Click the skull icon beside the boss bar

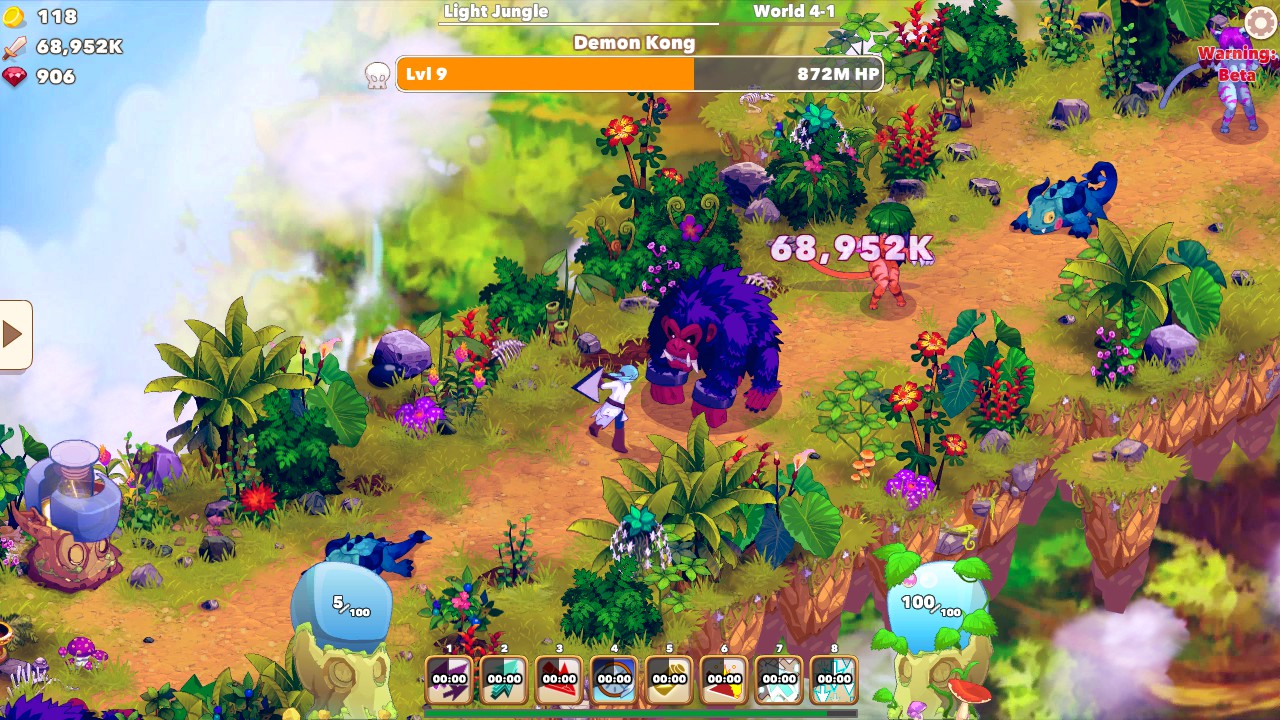coord(375,73)
